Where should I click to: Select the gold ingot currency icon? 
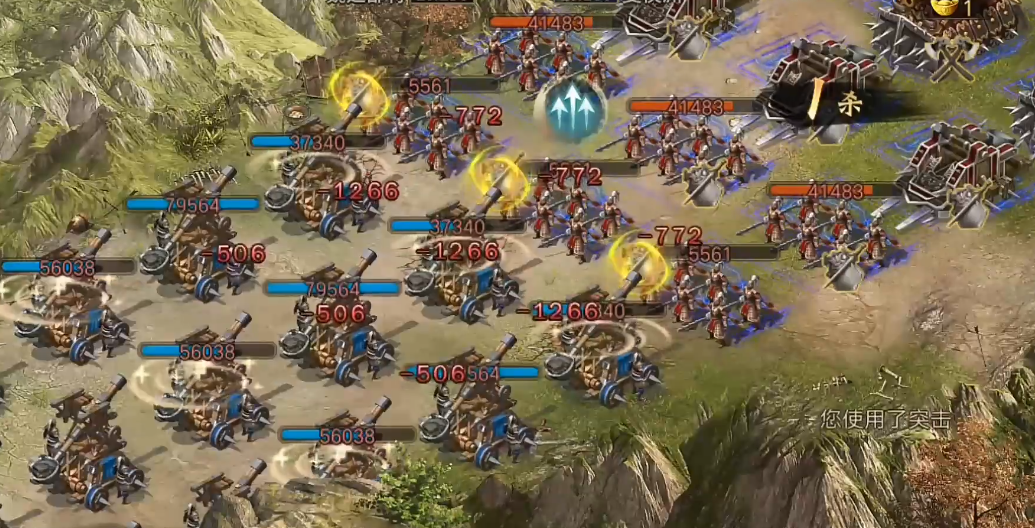[944, 6]
